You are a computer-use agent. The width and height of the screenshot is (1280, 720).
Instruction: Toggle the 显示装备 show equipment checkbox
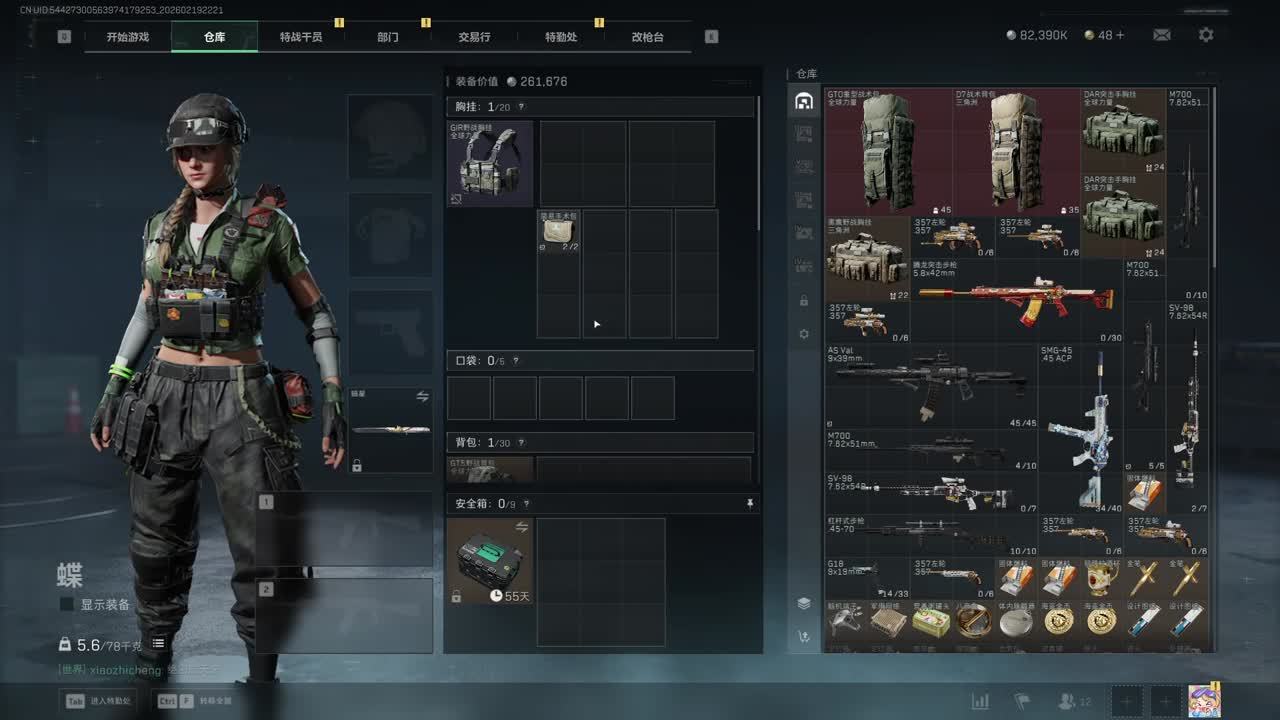point(67,605)
